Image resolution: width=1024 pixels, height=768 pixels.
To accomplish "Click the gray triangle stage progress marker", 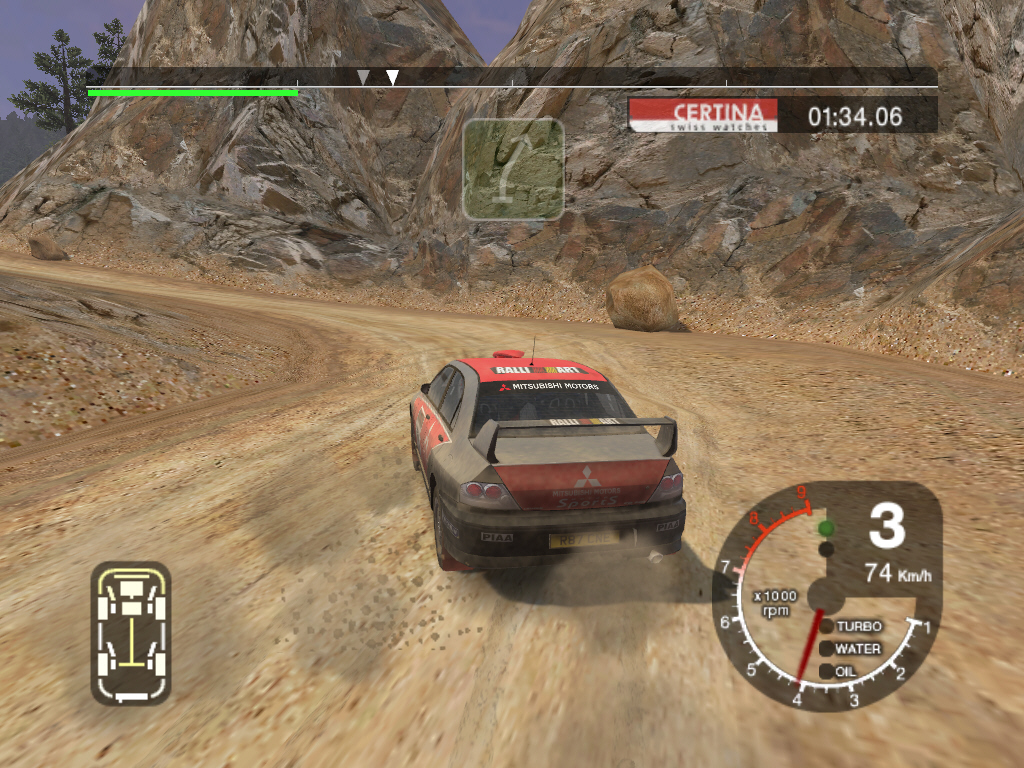I will pos(363,77).
